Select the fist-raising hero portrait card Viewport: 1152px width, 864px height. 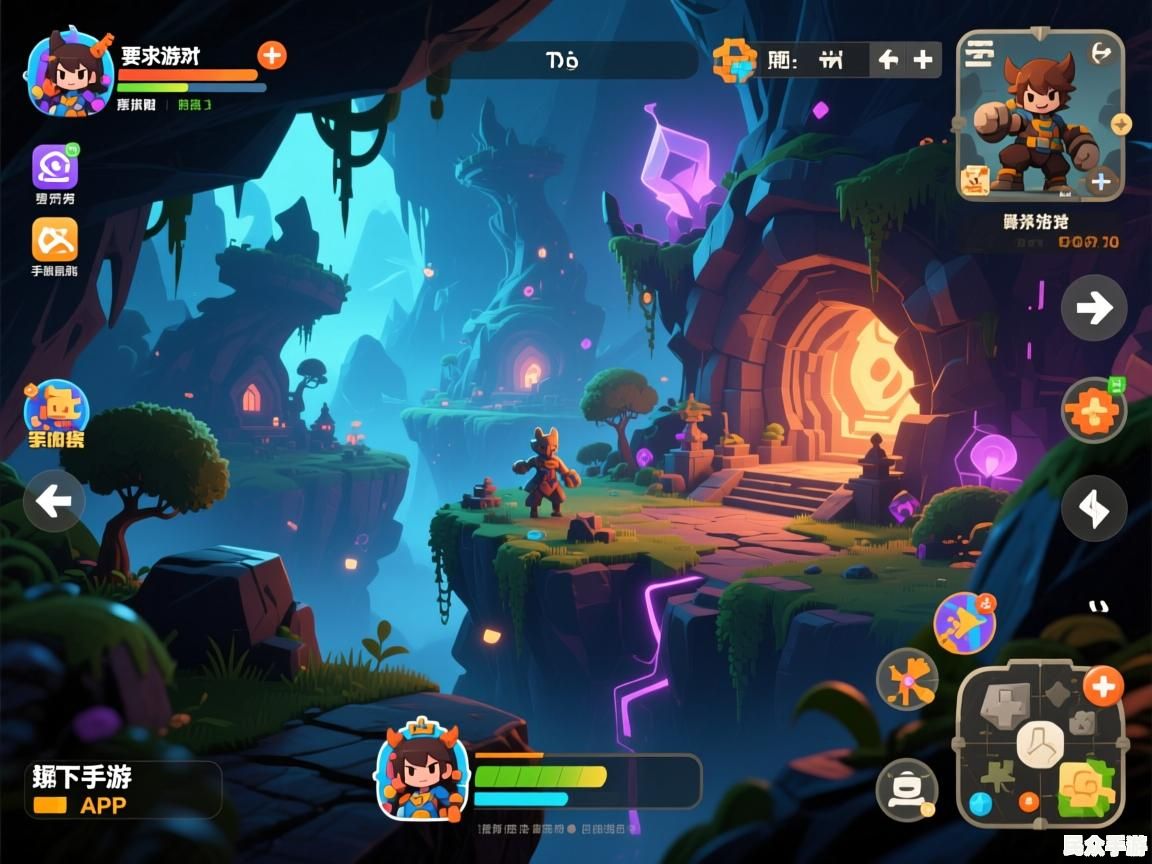[x=1040, y=120]
